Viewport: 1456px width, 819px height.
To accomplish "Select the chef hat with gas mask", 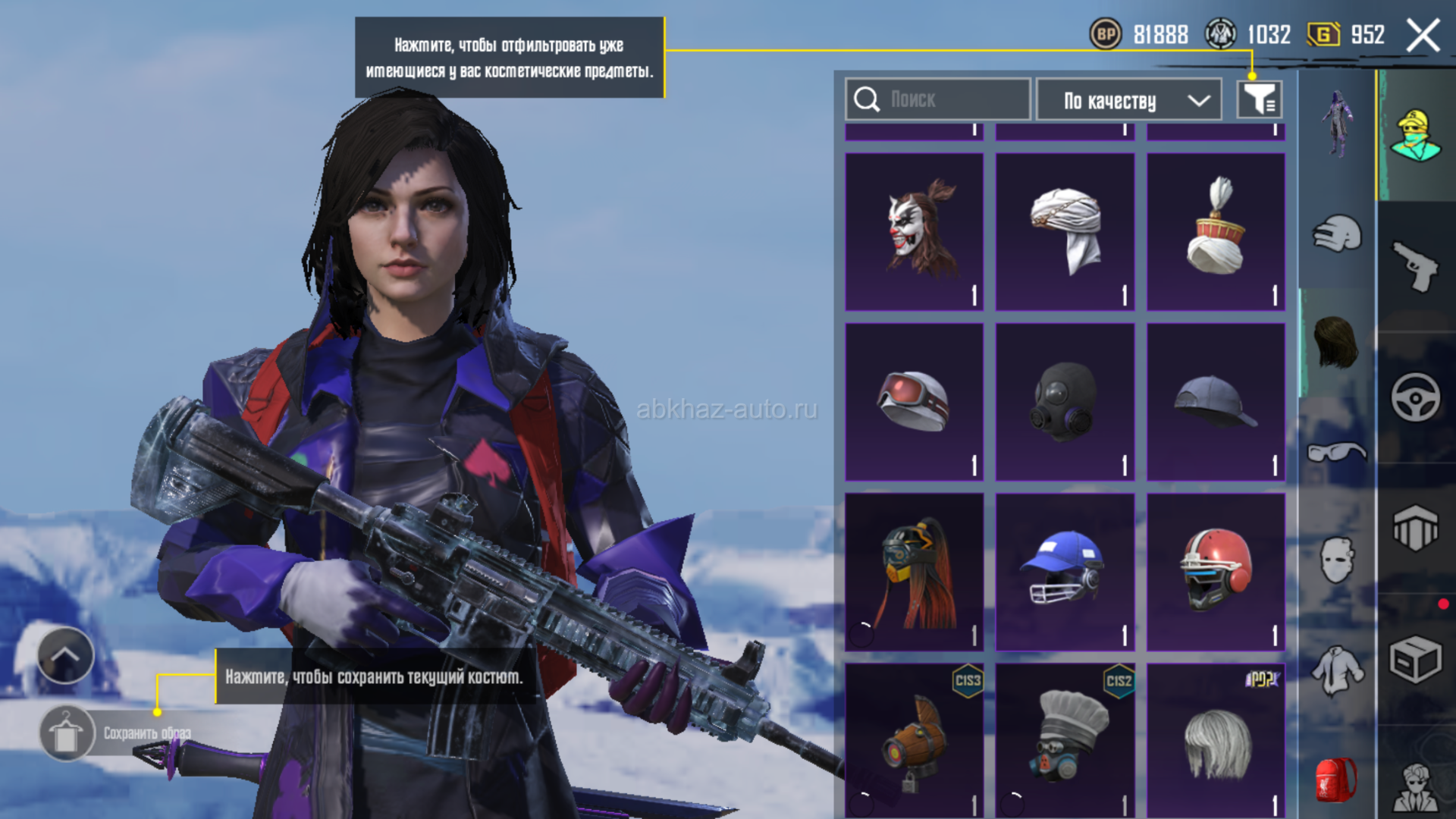I will click(1065, 741).
